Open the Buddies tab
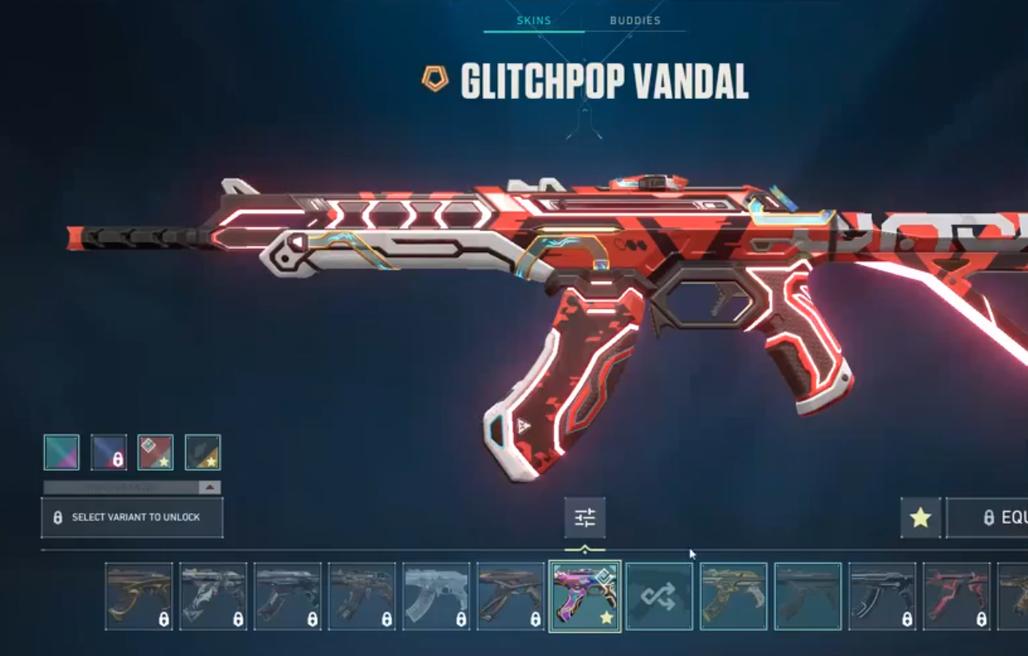The image size is (1028, 656). click(x=635, y=20)
